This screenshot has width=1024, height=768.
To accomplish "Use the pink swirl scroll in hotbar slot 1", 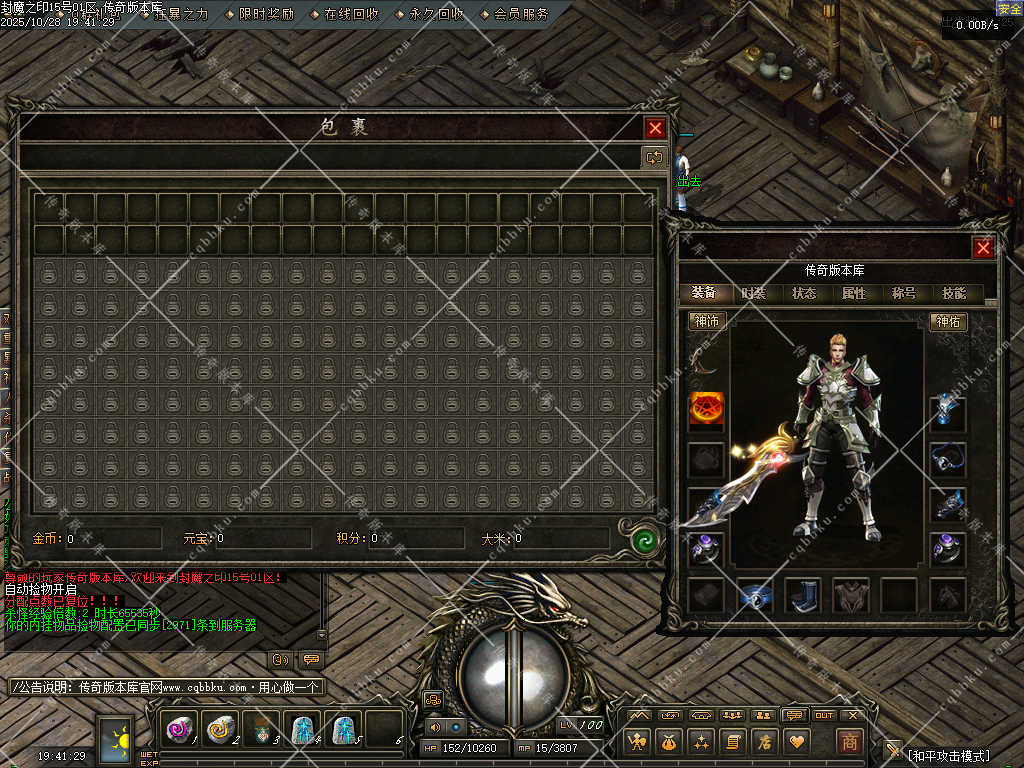I will (x=180, y=731).
